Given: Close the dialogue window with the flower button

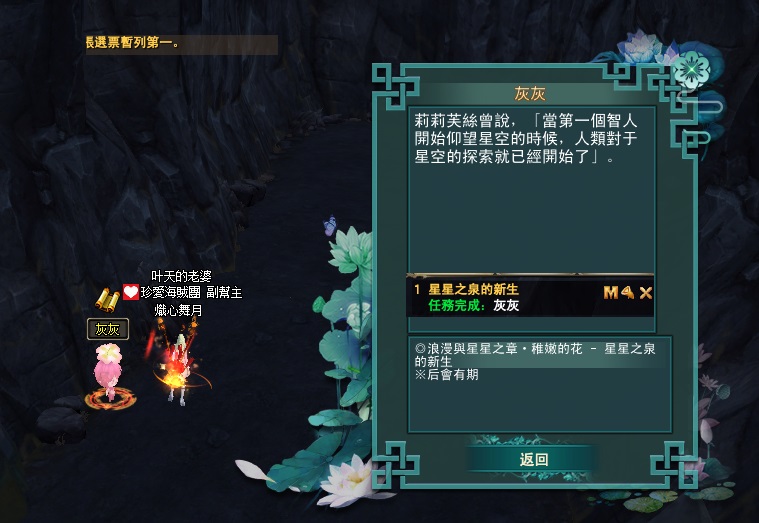Looking at the screenshot, I should [687, 68].
